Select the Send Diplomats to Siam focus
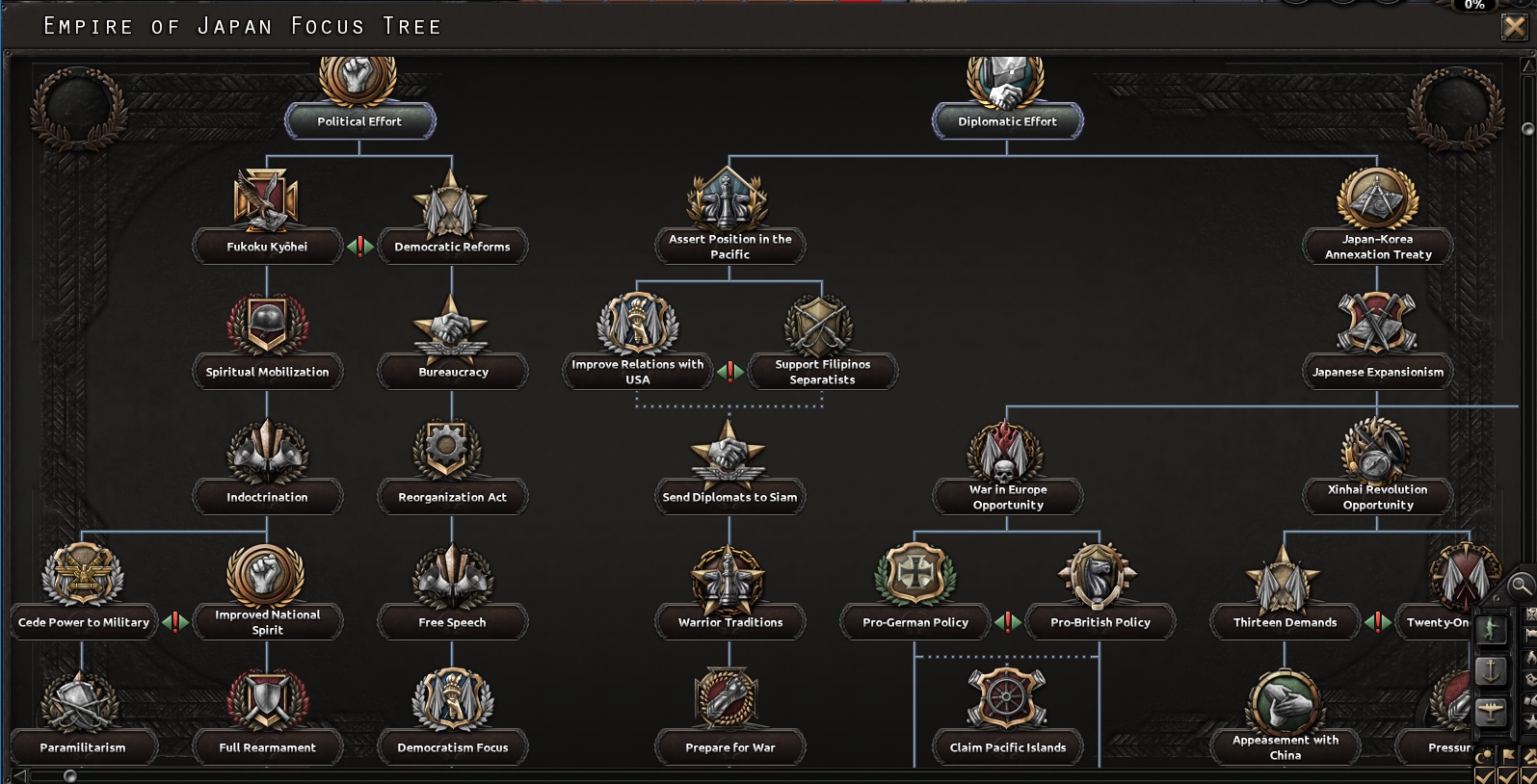 729,497
